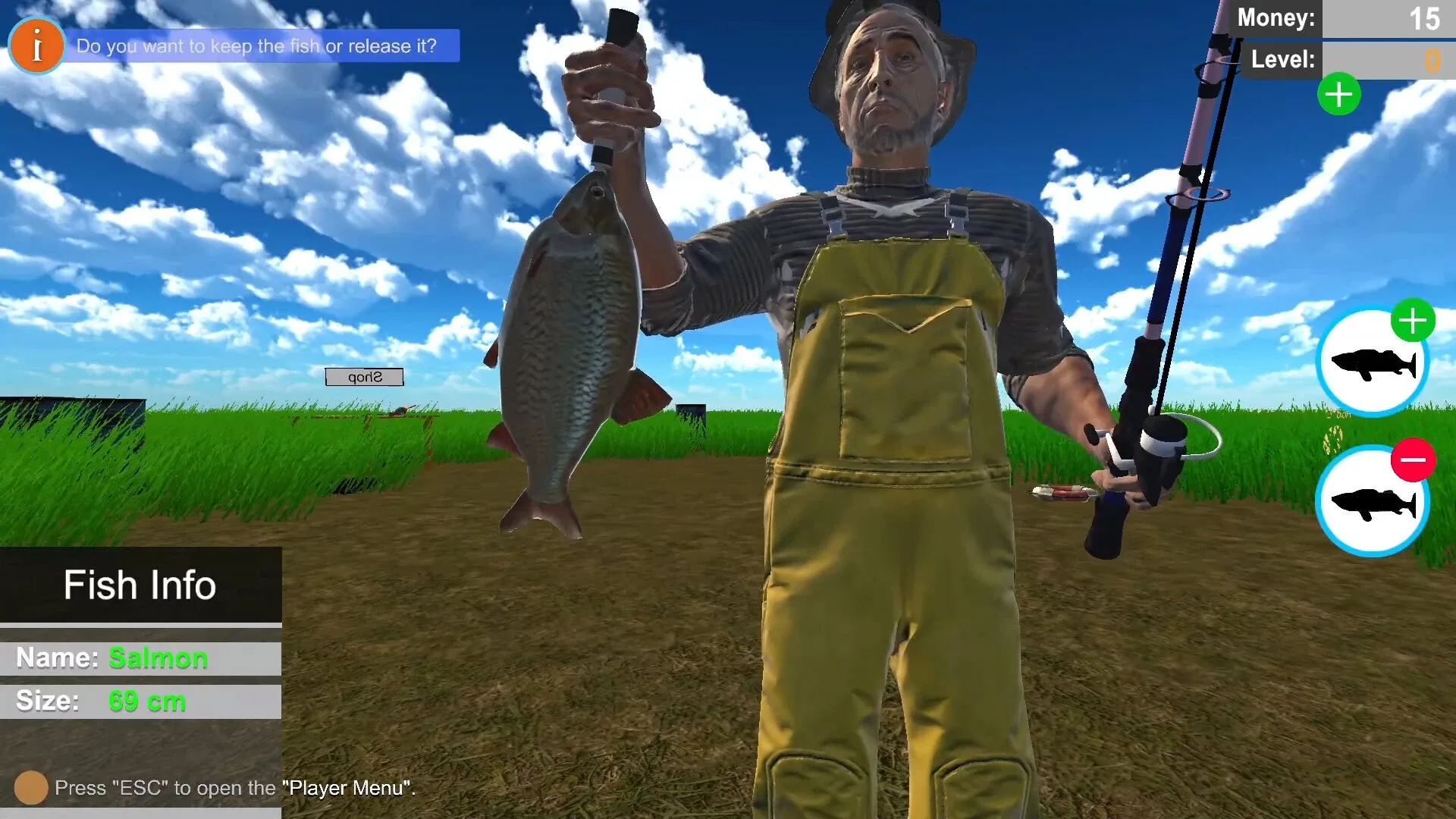The width and height of the screenshot is (1456, 819).
Task: Open the Shop sign in the field
Action: [x=363, y=376]
